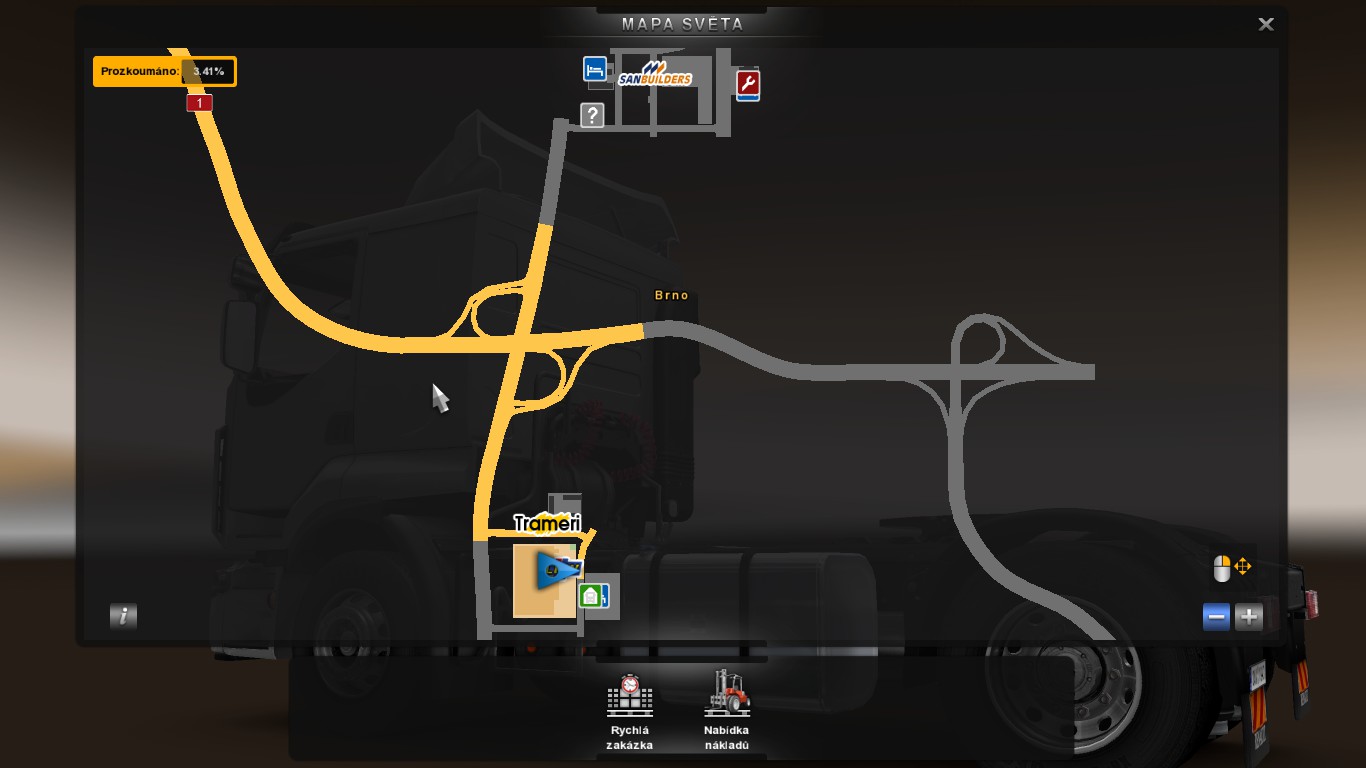Image resolution: width=1366 pixels, height=768 pixels.
Task: Select the road number 1 badge
Action: coord(198,102)
